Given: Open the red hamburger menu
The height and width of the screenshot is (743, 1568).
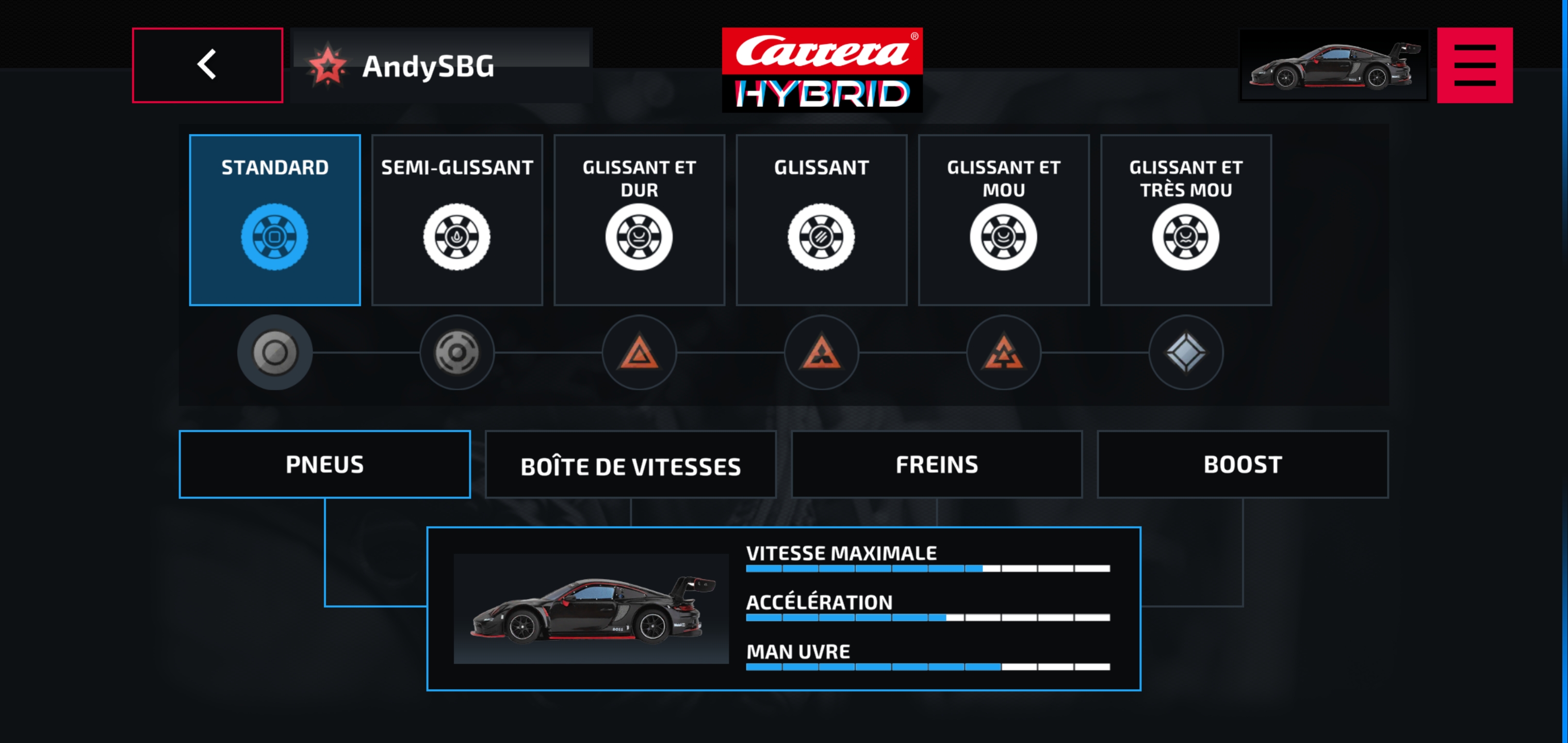Looking at the screenshot, I should coord(1474,65).
